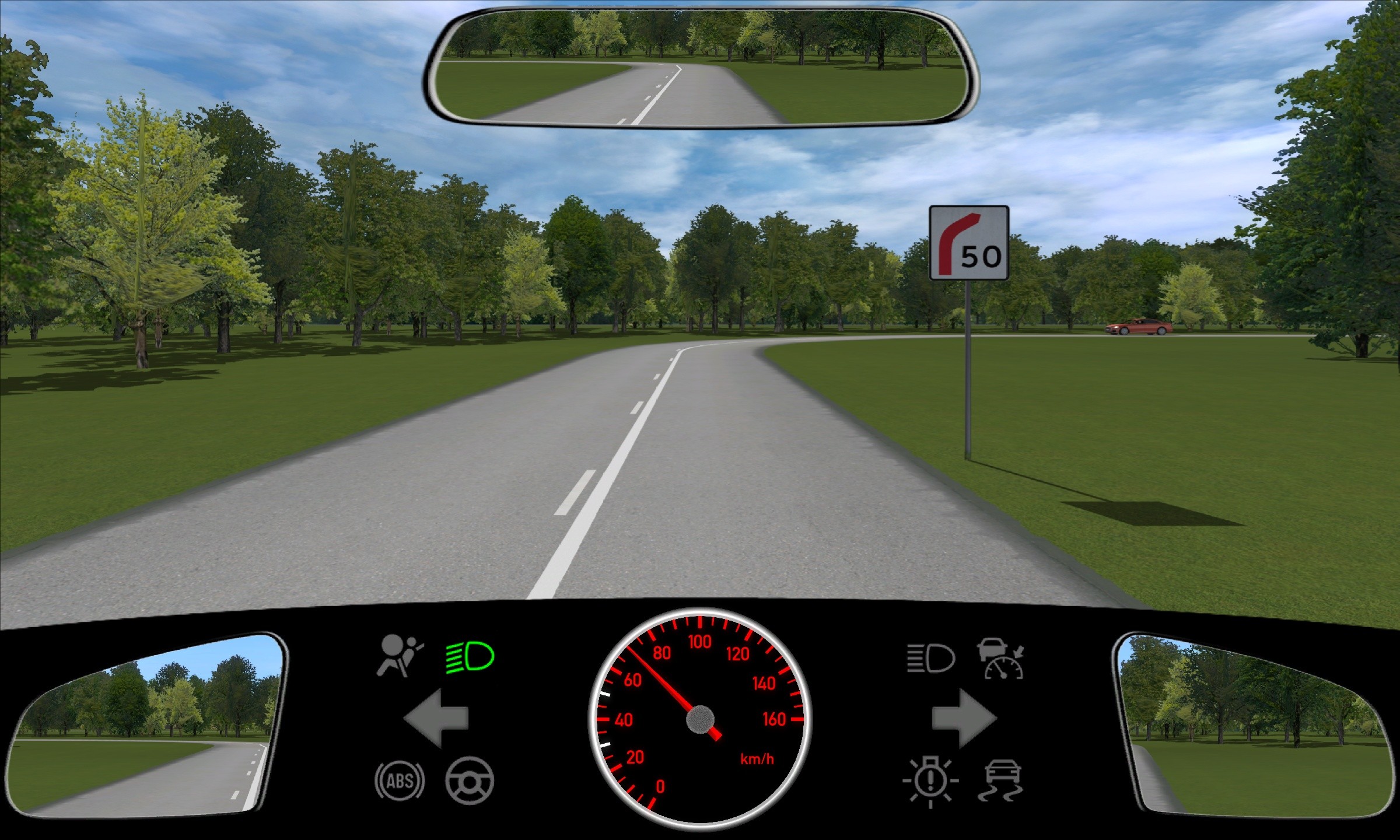This screenshot has height=840, width=1400.
Task: Toggle the grey high beam headlight icon
Action: pos(930,659)
